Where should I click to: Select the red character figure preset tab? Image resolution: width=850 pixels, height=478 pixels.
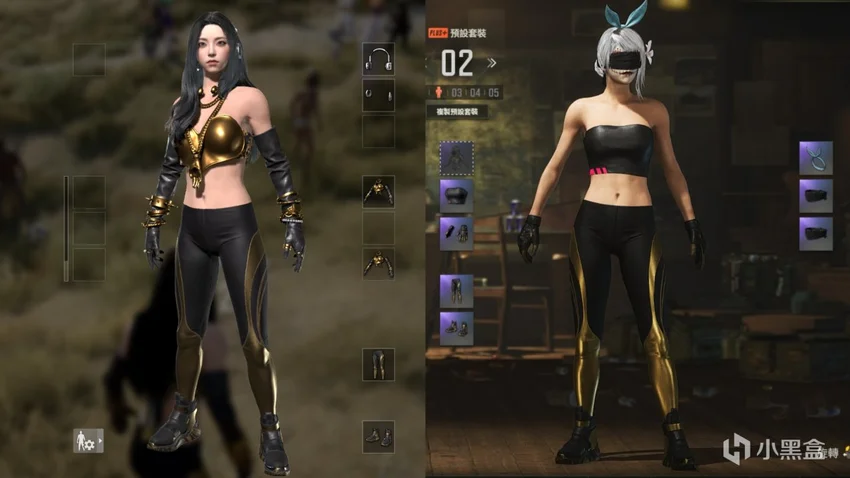click(439, 93)
